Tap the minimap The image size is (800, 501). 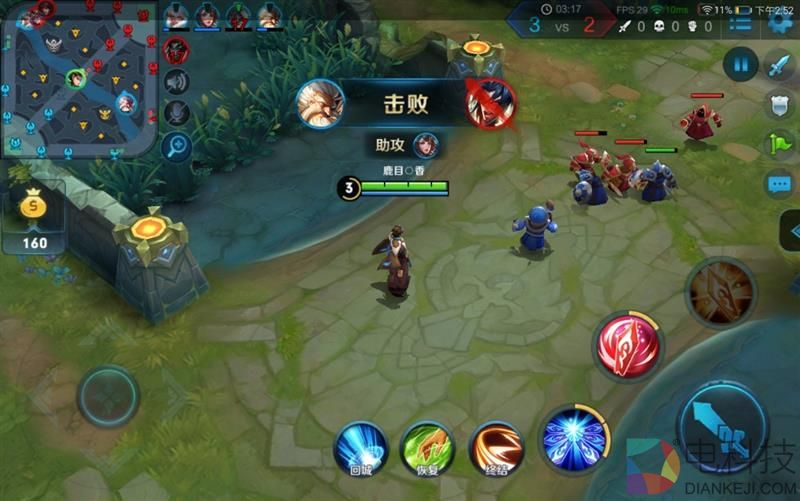click(78, 80)
